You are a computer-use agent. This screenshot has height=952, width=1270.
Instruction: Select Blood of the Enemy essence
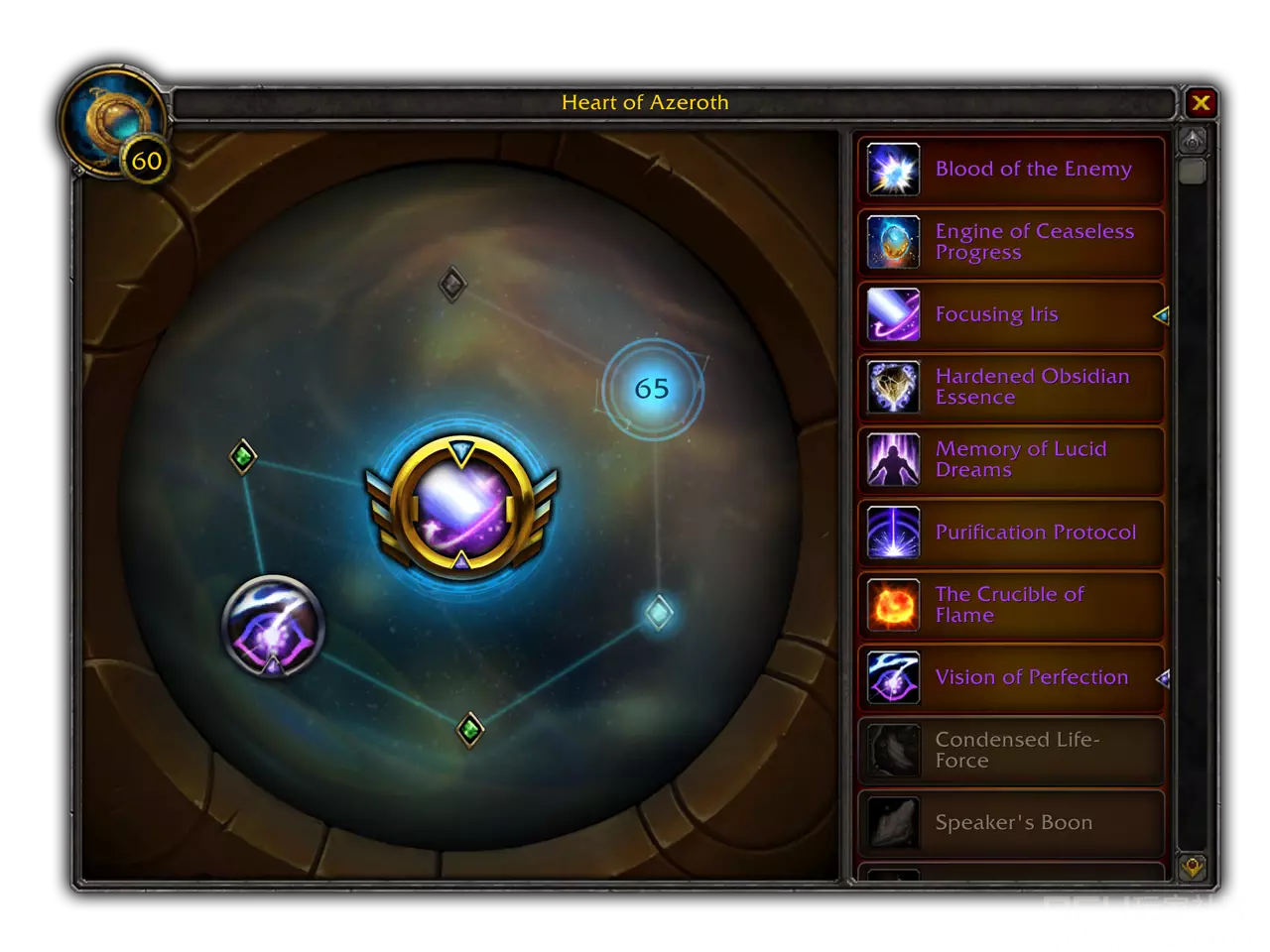1010,170
